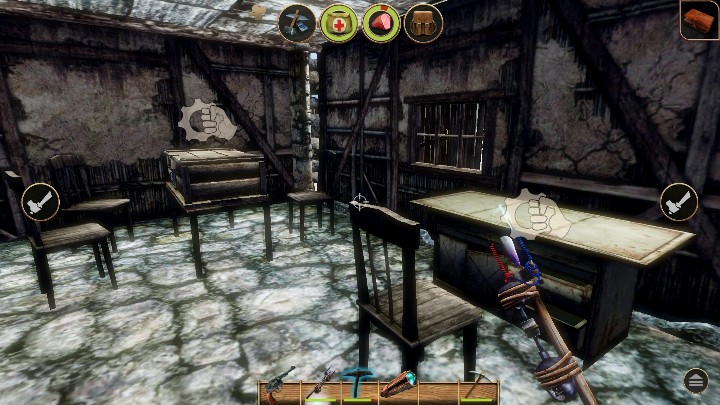This screenshot has height=405, width=720.
Task: Open the three-line game menu button
Action: [x=696, y=380]
